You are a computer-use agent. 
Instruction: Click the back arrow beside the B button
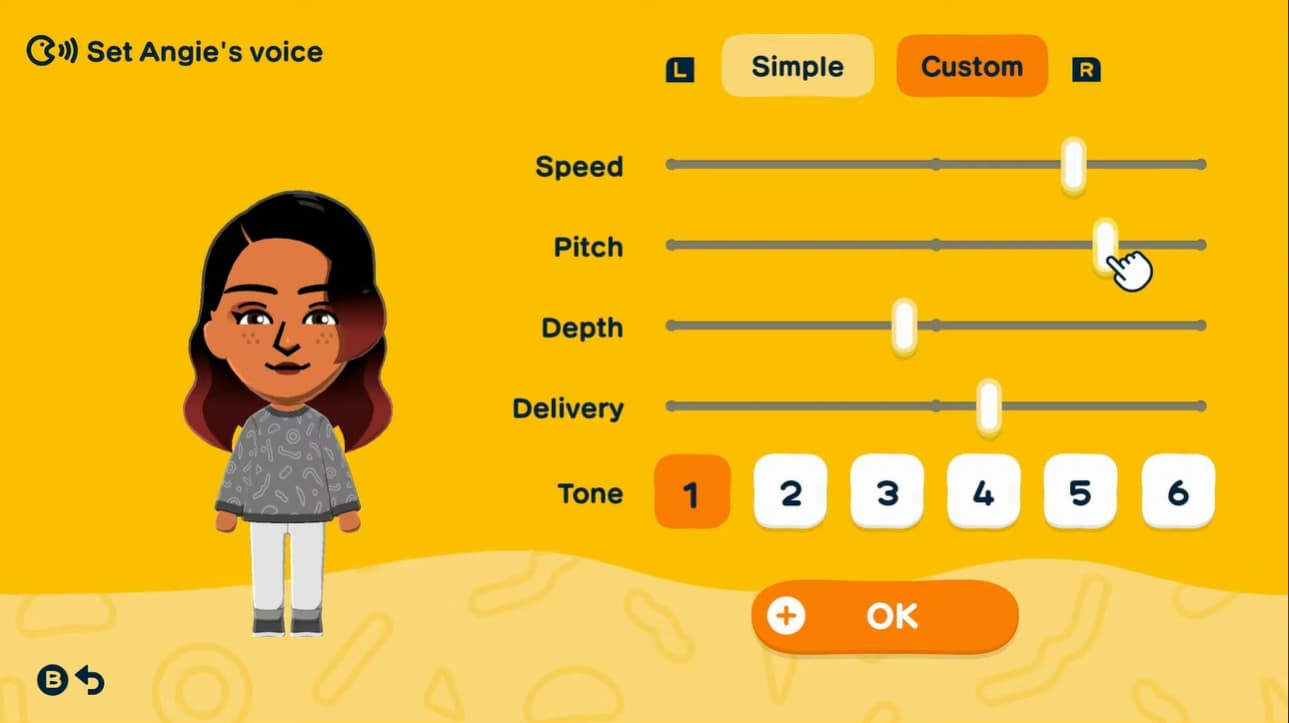[91, 681]
